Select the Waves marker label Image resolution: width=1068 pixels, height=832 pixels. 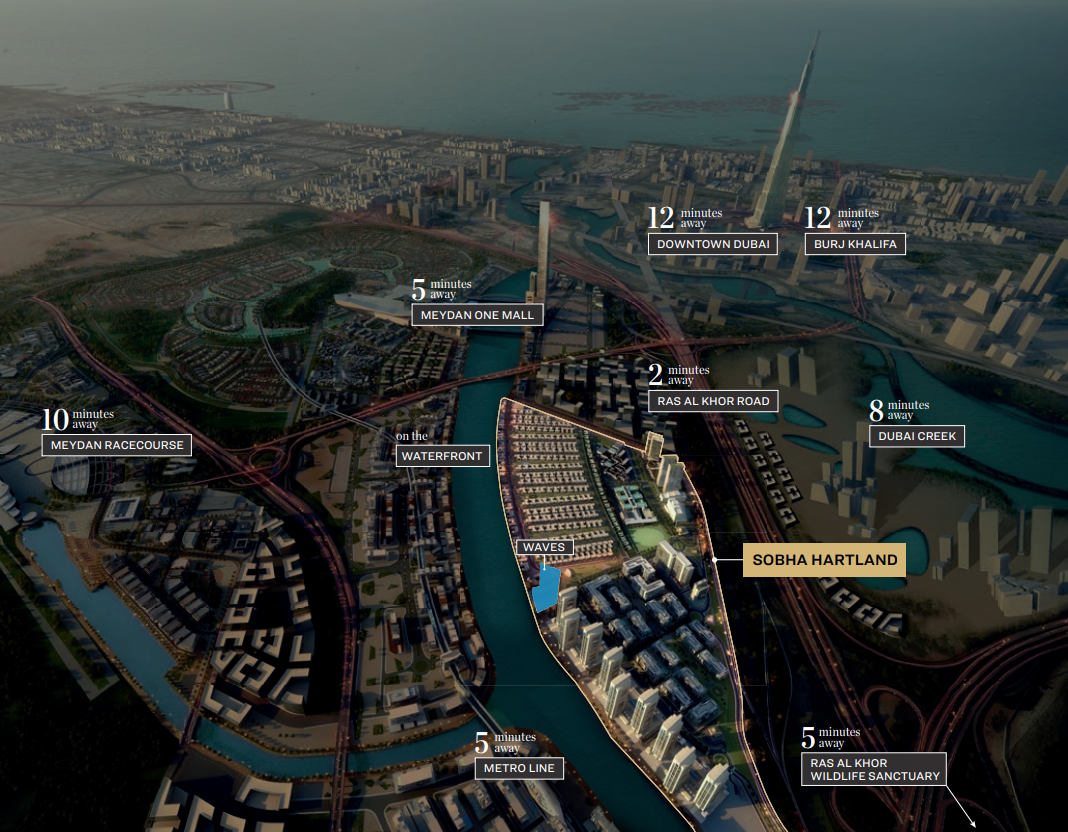coord(544,547)
